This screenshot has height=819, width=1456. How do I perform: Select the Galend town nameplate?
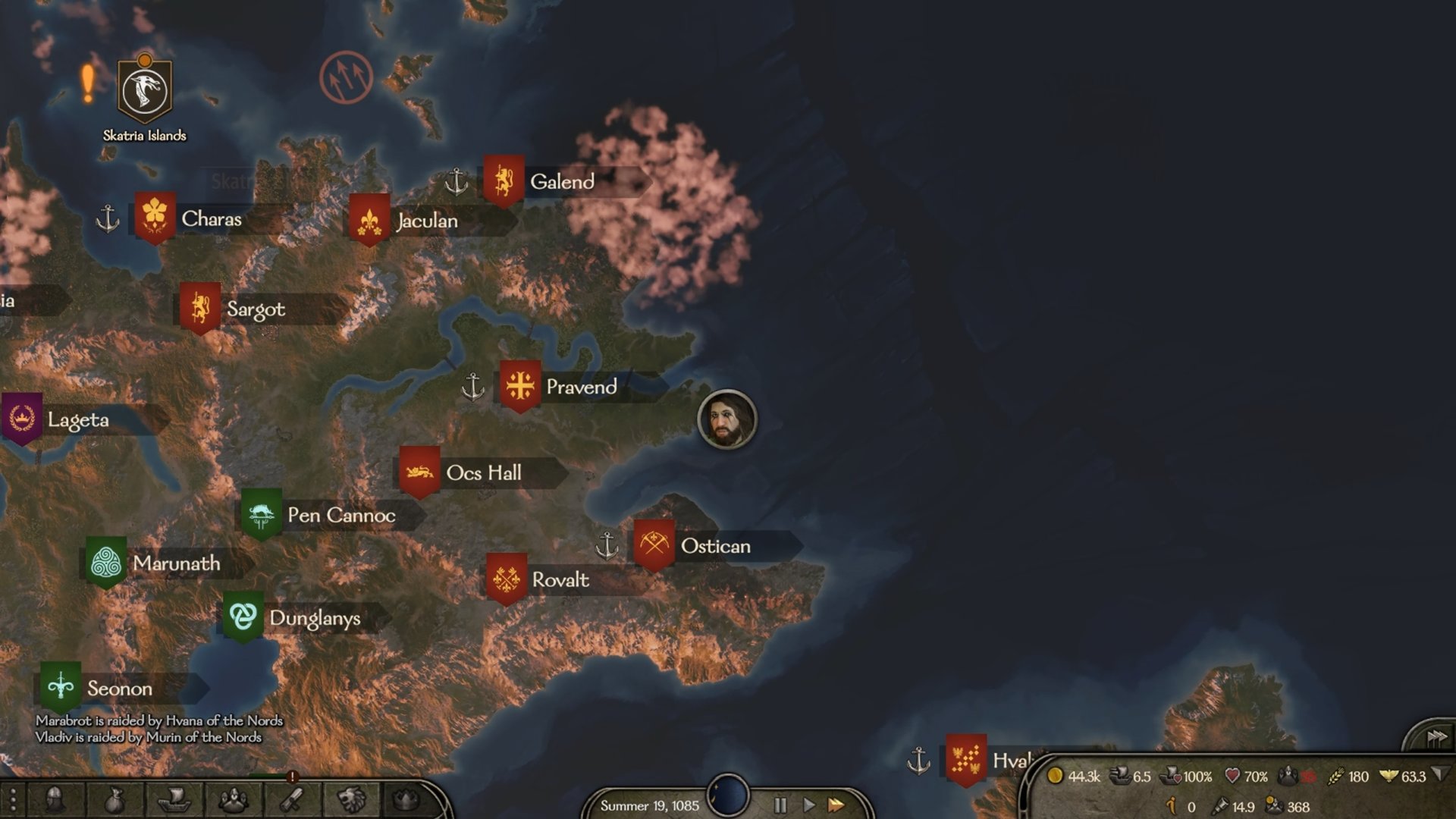[x=561, y=182]
